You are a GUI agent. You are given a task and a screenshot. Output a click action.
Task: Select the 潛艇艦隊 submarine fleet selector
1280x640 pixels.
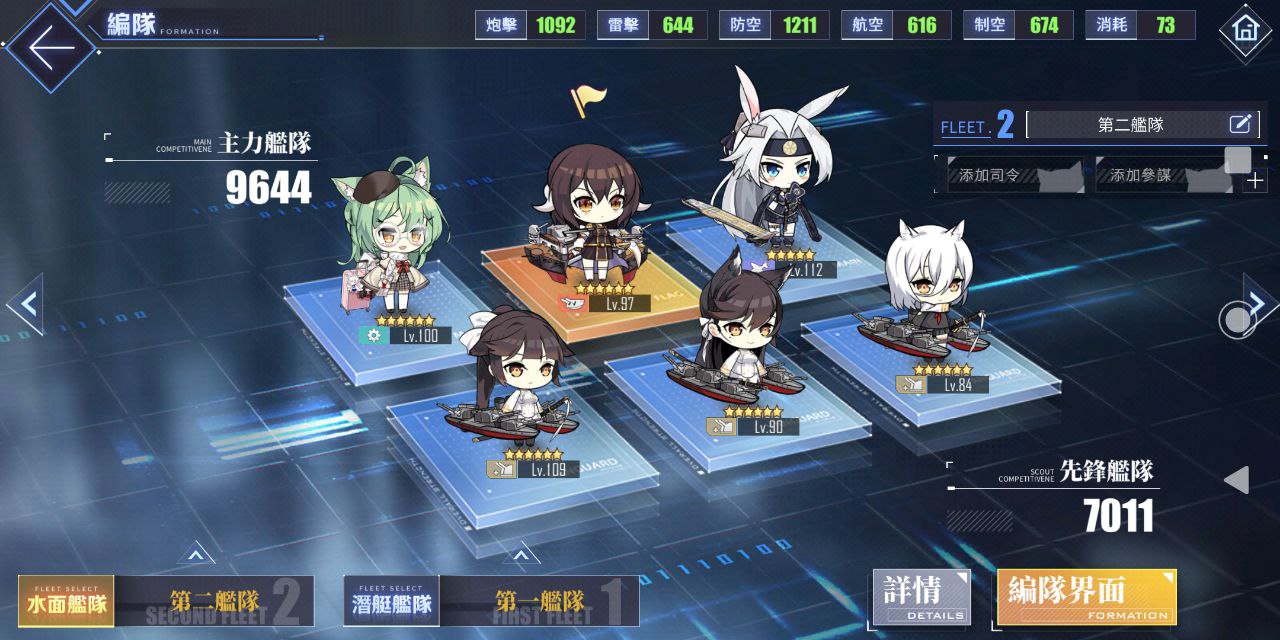click(391, 602)
